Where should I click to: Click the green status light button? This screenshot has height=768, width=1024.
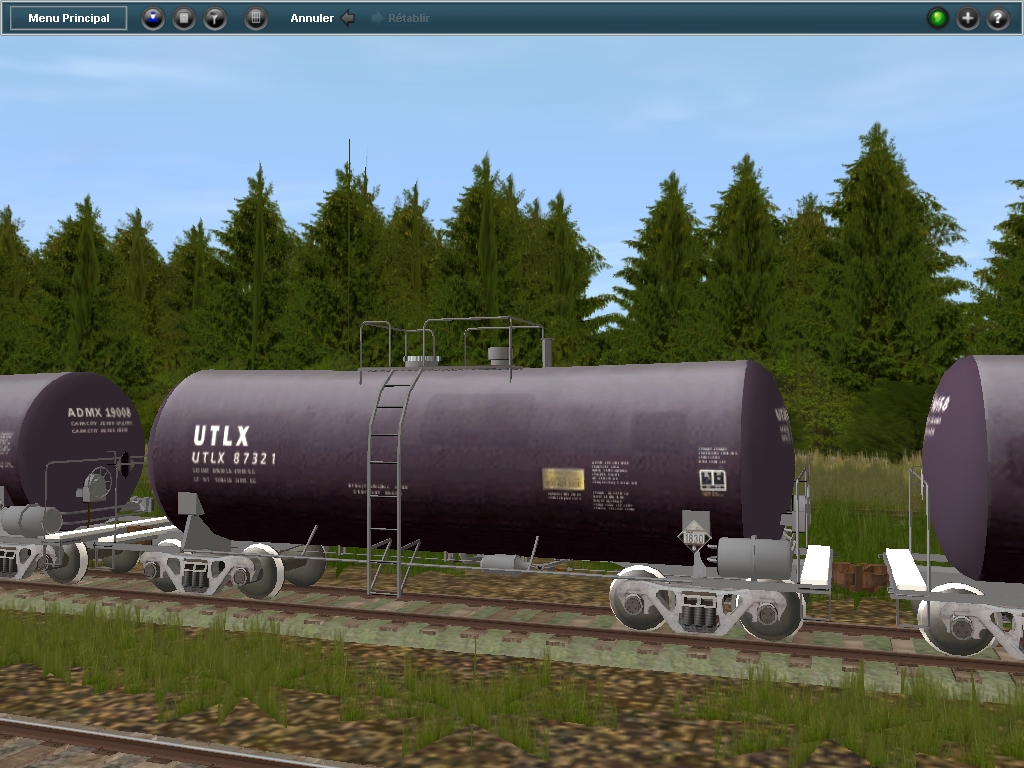tap(937, 18)
